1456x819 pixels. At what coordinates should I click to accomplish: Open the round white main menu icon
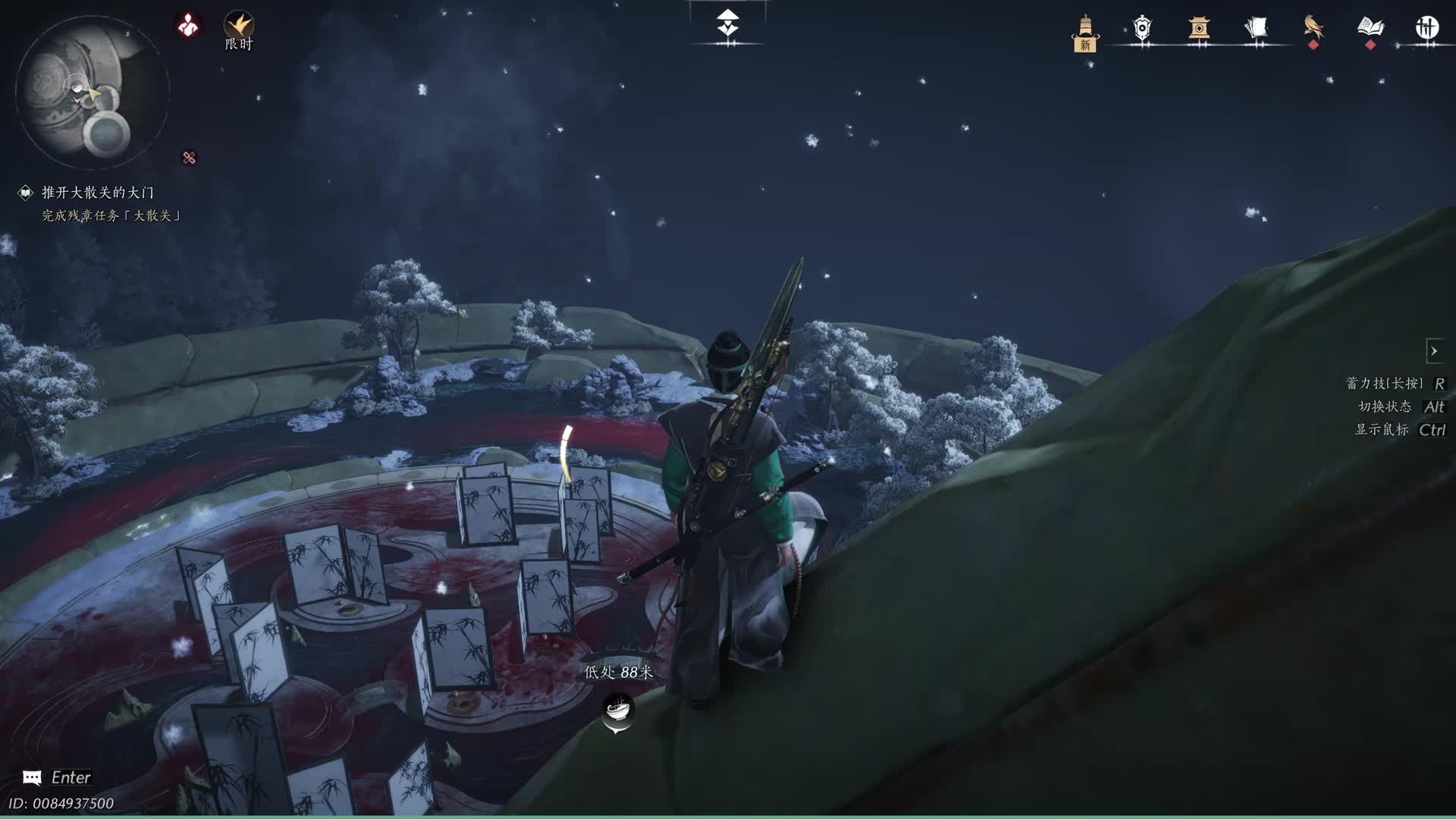(1426, 28)
